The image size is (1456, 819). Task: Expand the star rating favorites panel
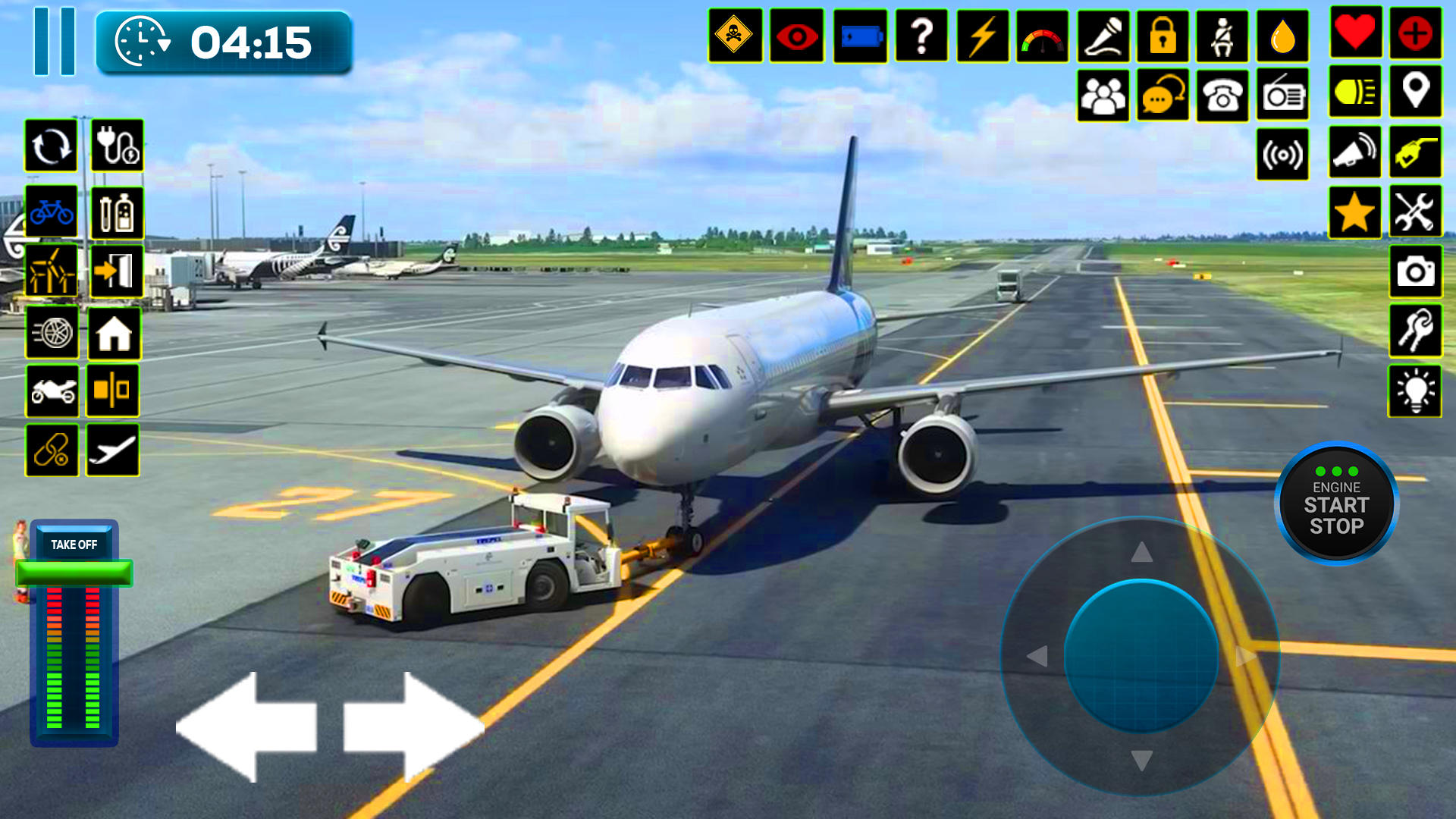tap(1355, 215)
